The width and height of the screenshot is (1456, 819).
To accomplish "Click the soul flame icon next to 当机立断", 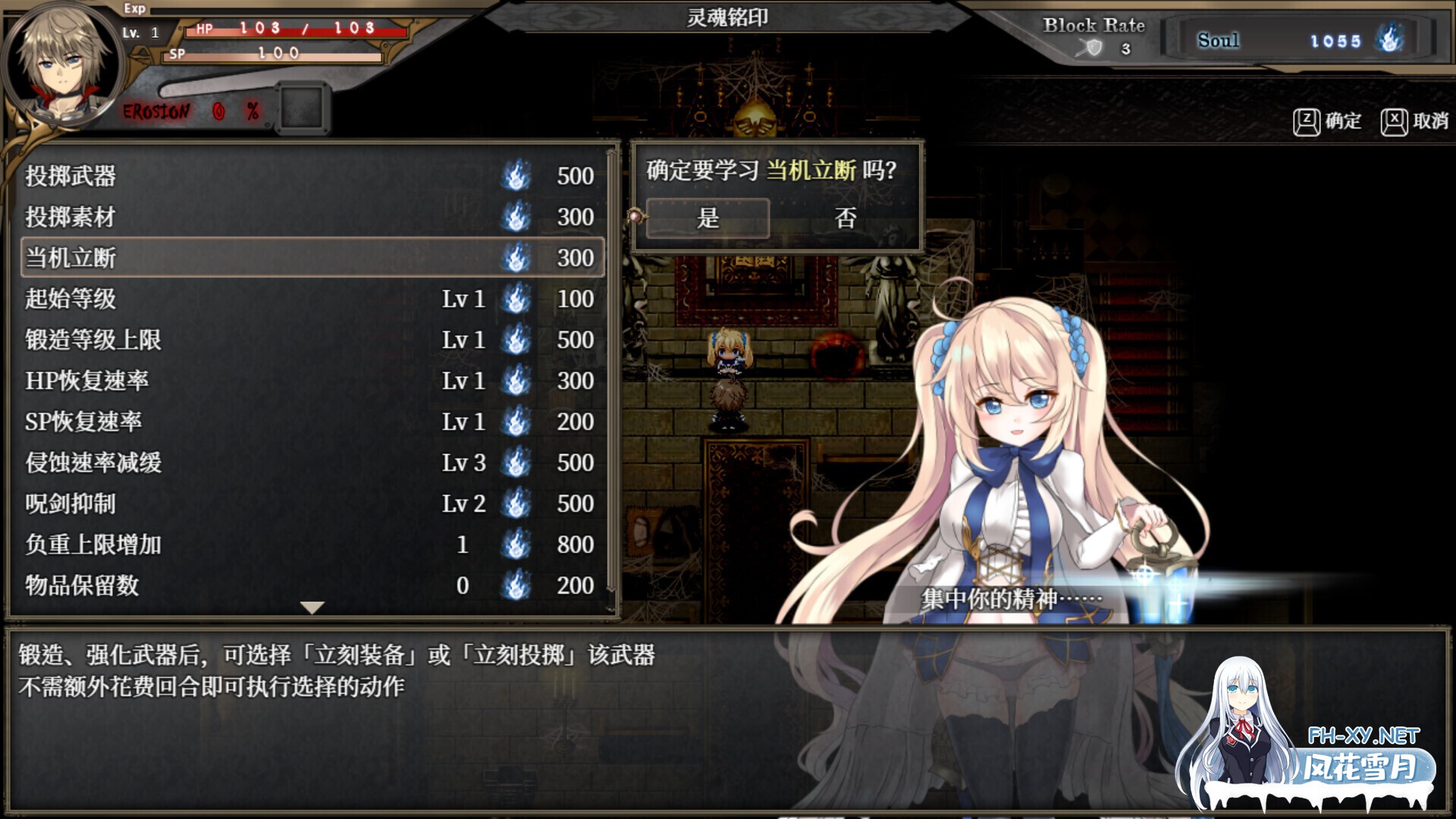I will tap(516, 258).
